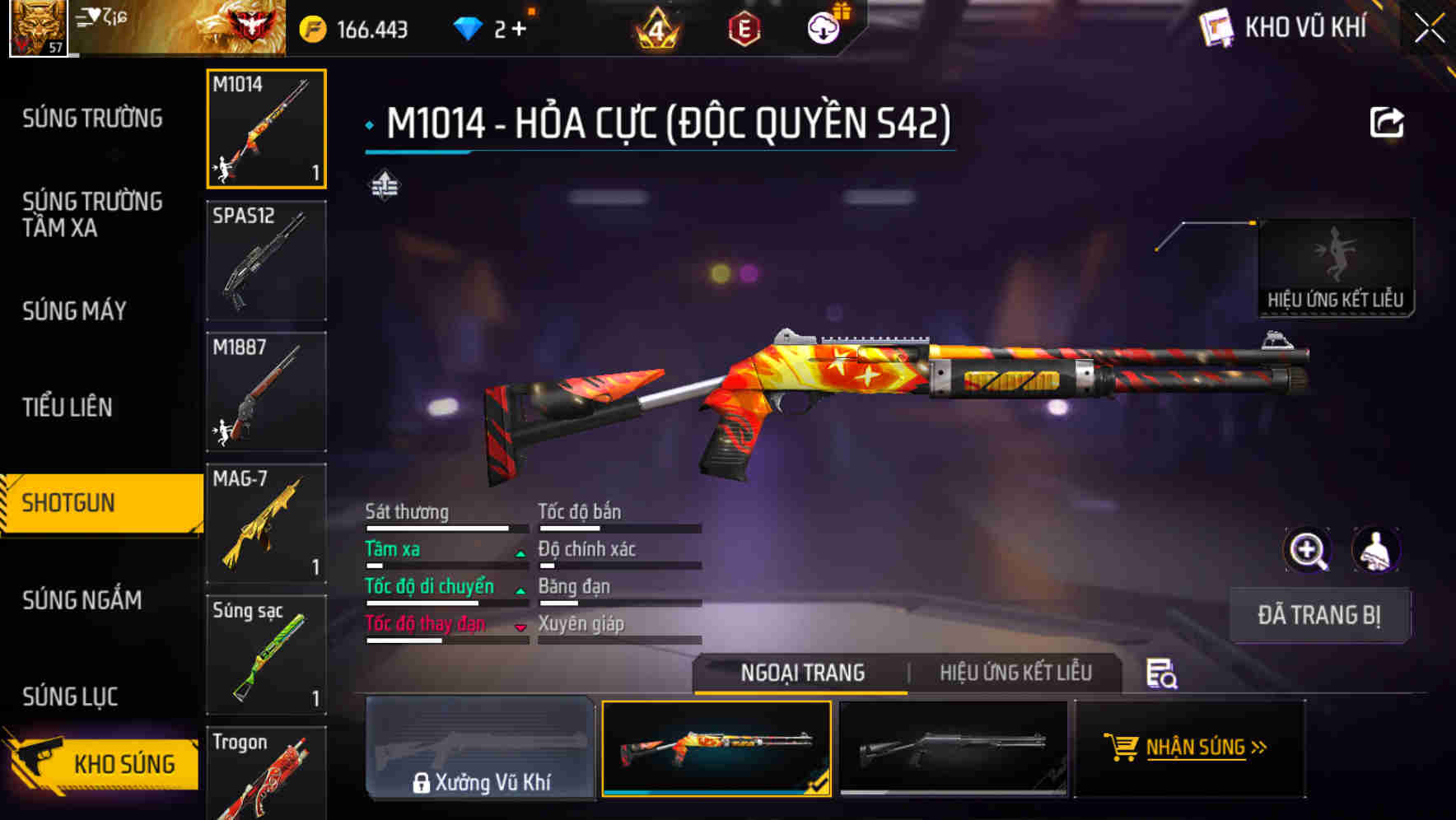Toggle equip status via ĐÃ TRANG BỊ
This screenshot has height=820, width=1456.
(x=1318, y=615)
